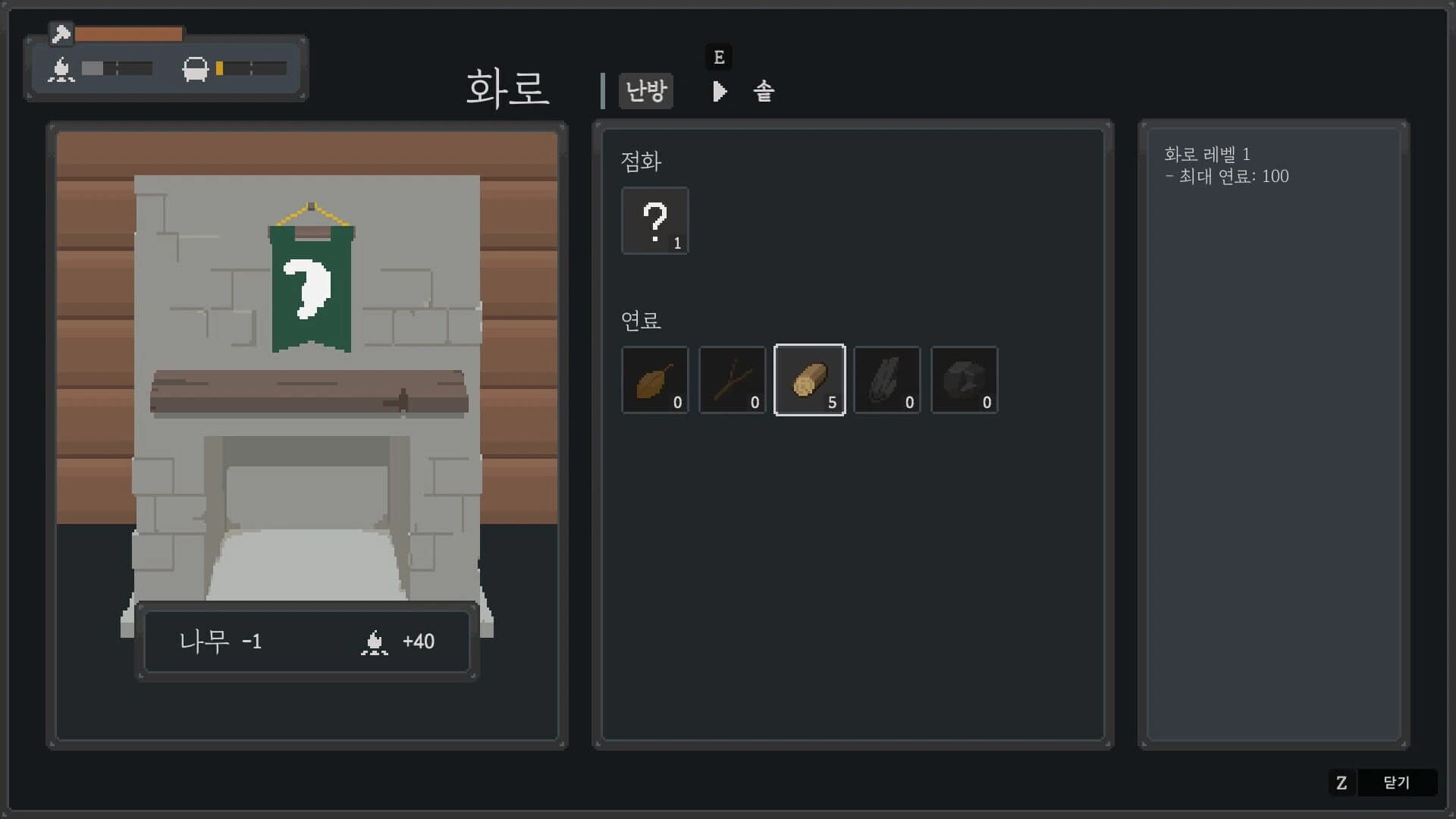This screenshot has width=1456, height=819.
Task: Click the unknown ignition item slot
Action: coord(654,221)
